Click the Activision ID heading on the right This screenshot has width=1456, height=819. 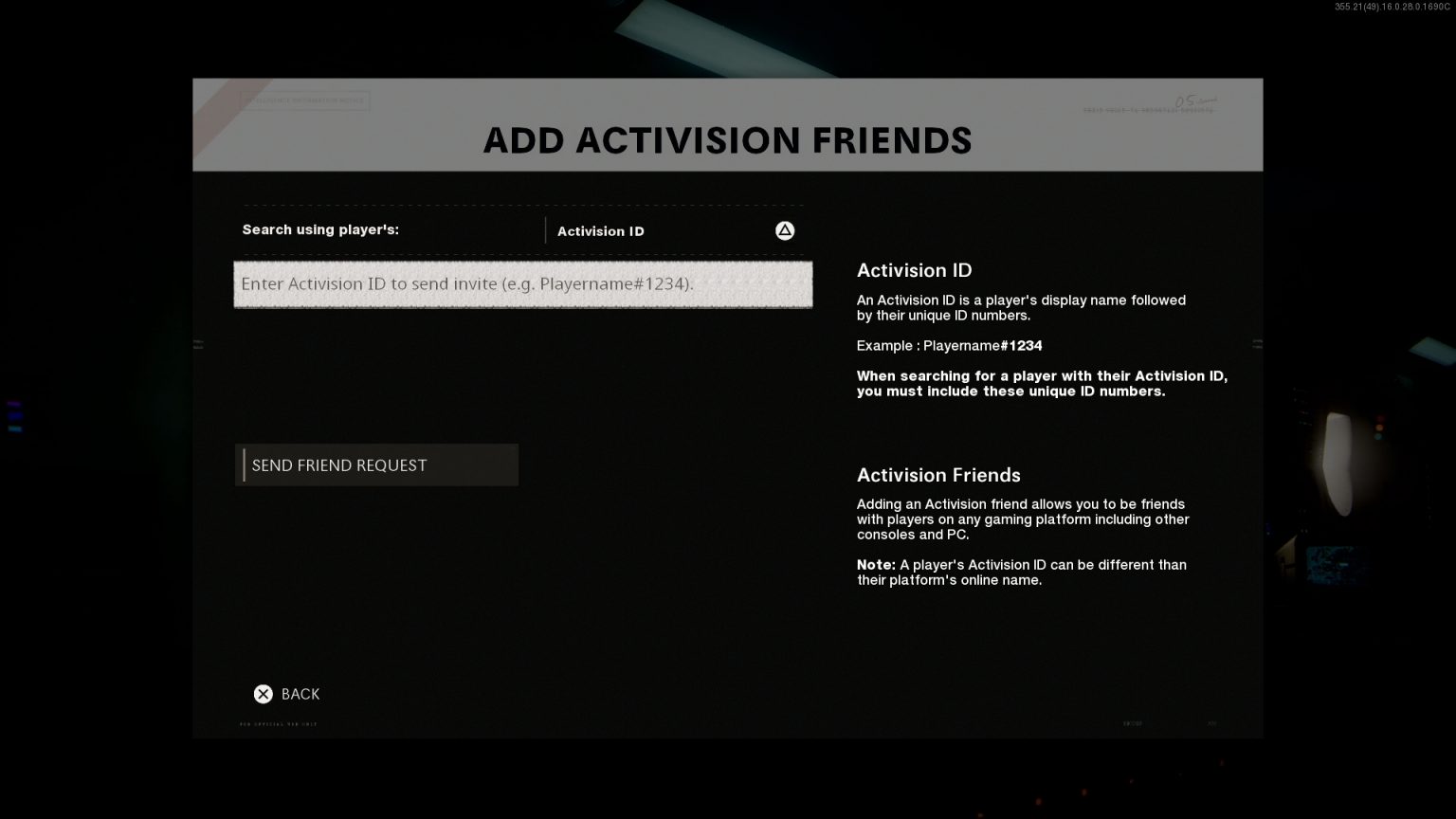(913, 270)
